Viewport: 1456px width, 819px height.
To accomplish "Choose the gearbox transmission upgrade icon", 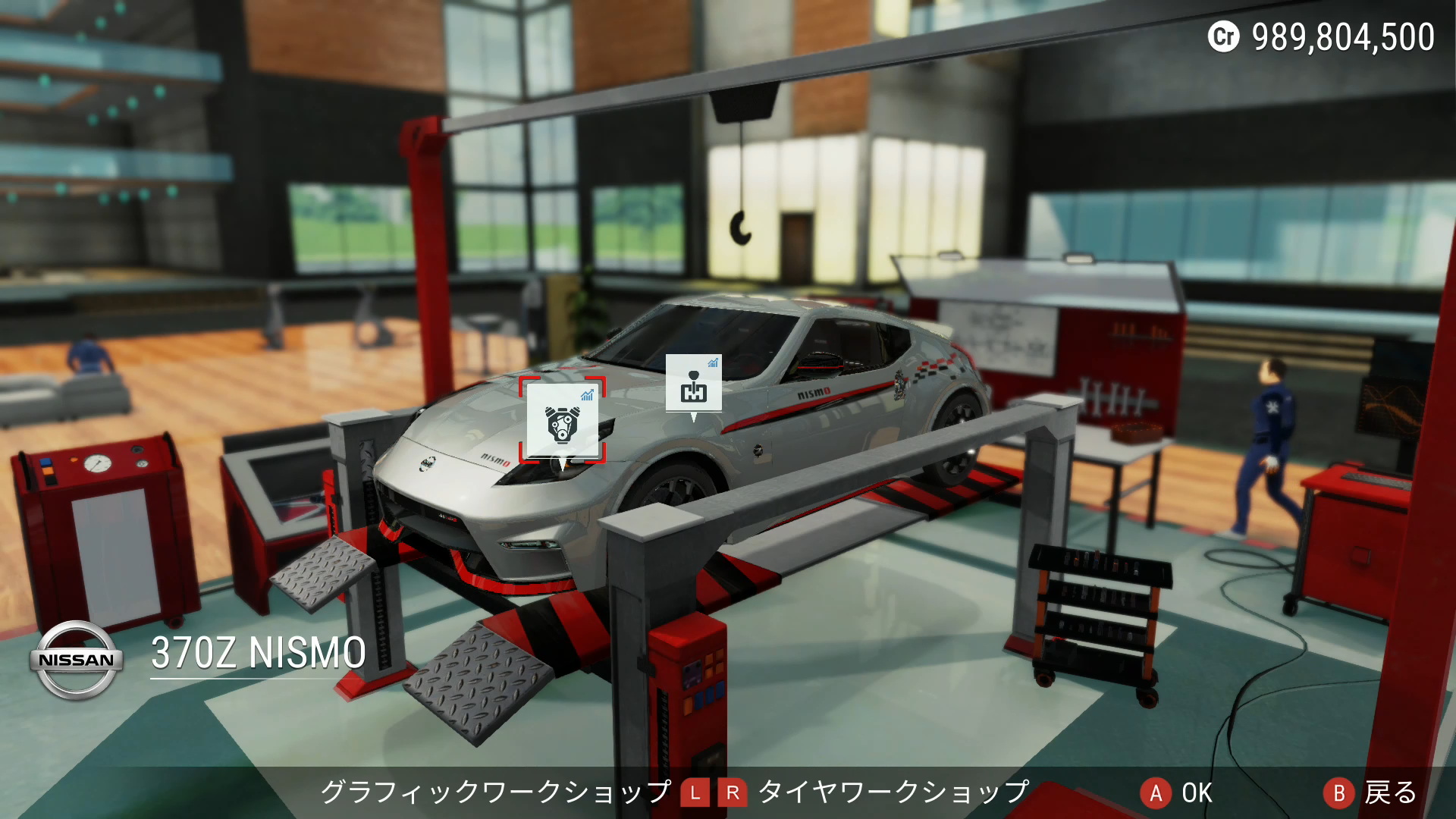I will pos(693,384).
